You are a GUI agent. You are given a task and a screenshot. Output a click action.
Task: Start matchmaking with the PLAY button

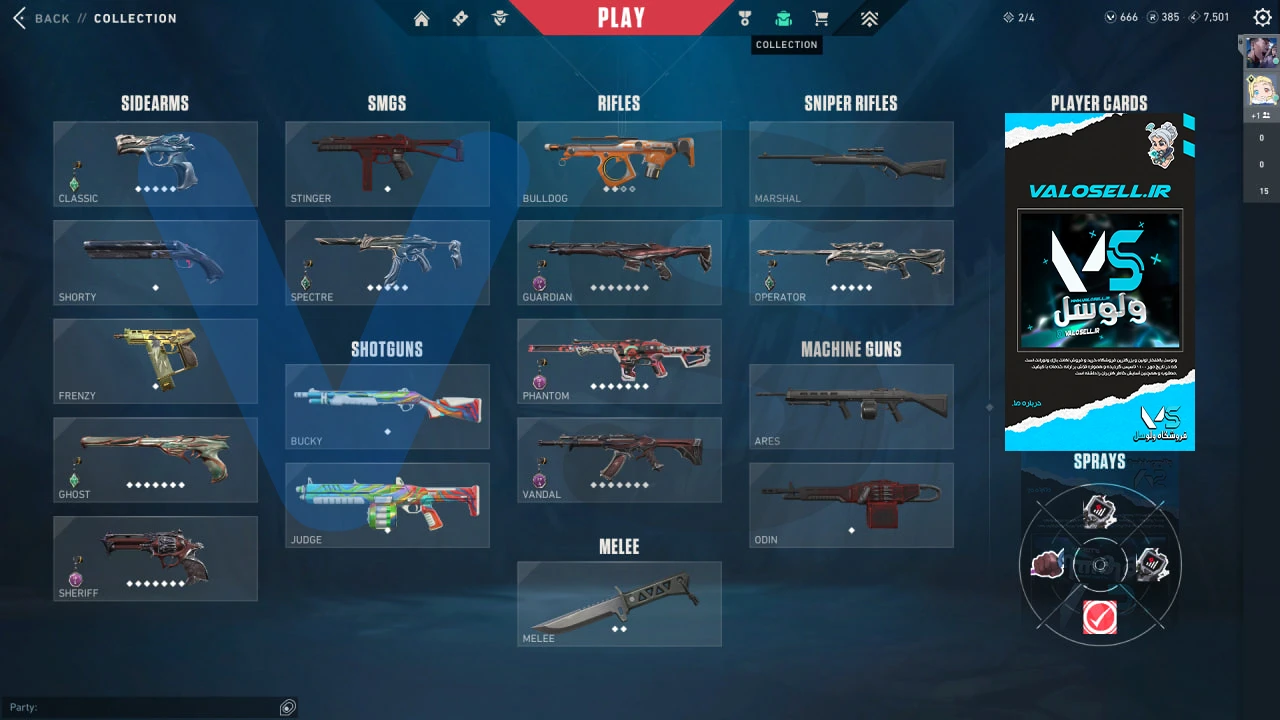coord(621,18)
